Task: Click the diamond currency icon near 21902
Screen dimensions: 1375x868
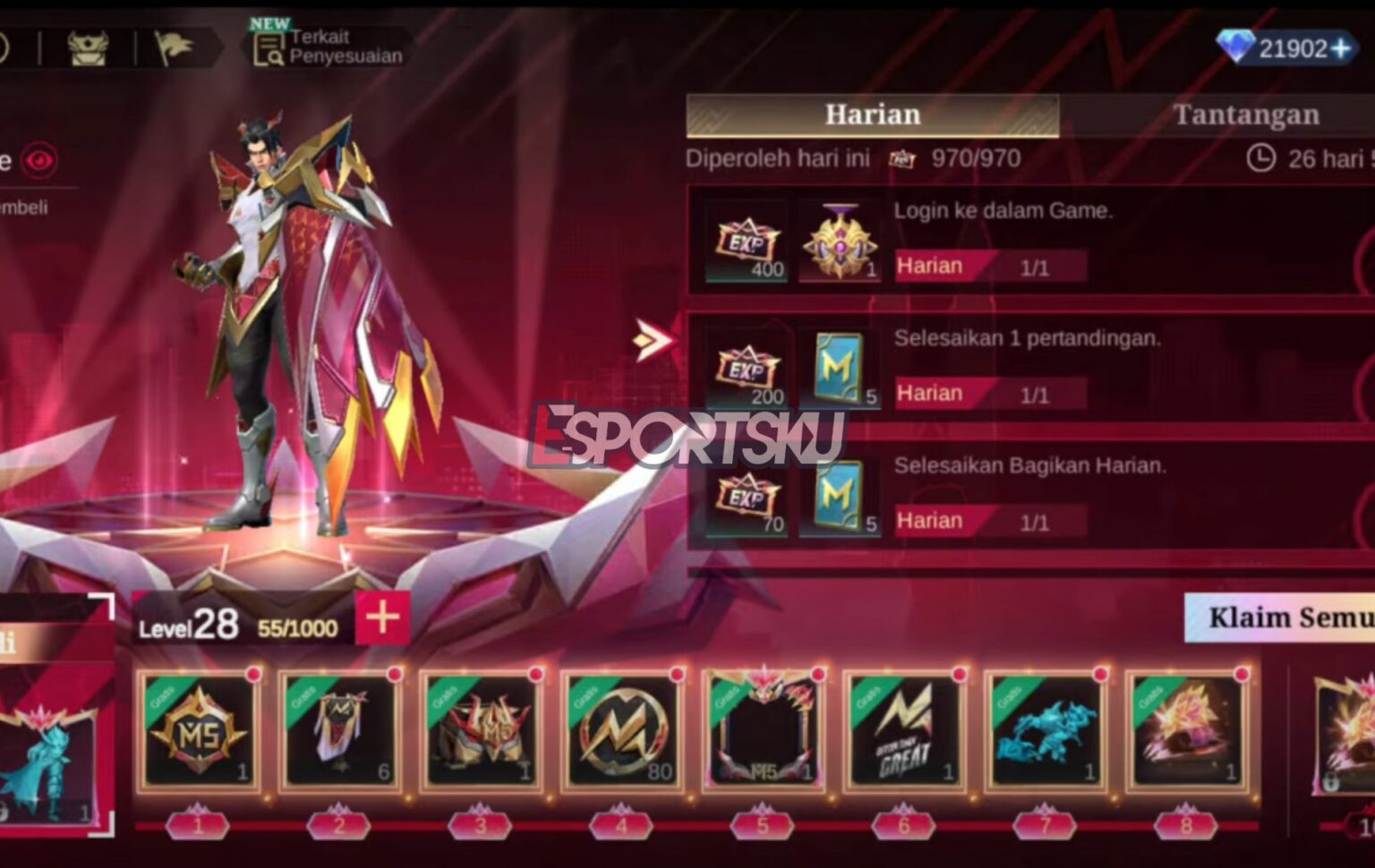Action: point(1236,47)
